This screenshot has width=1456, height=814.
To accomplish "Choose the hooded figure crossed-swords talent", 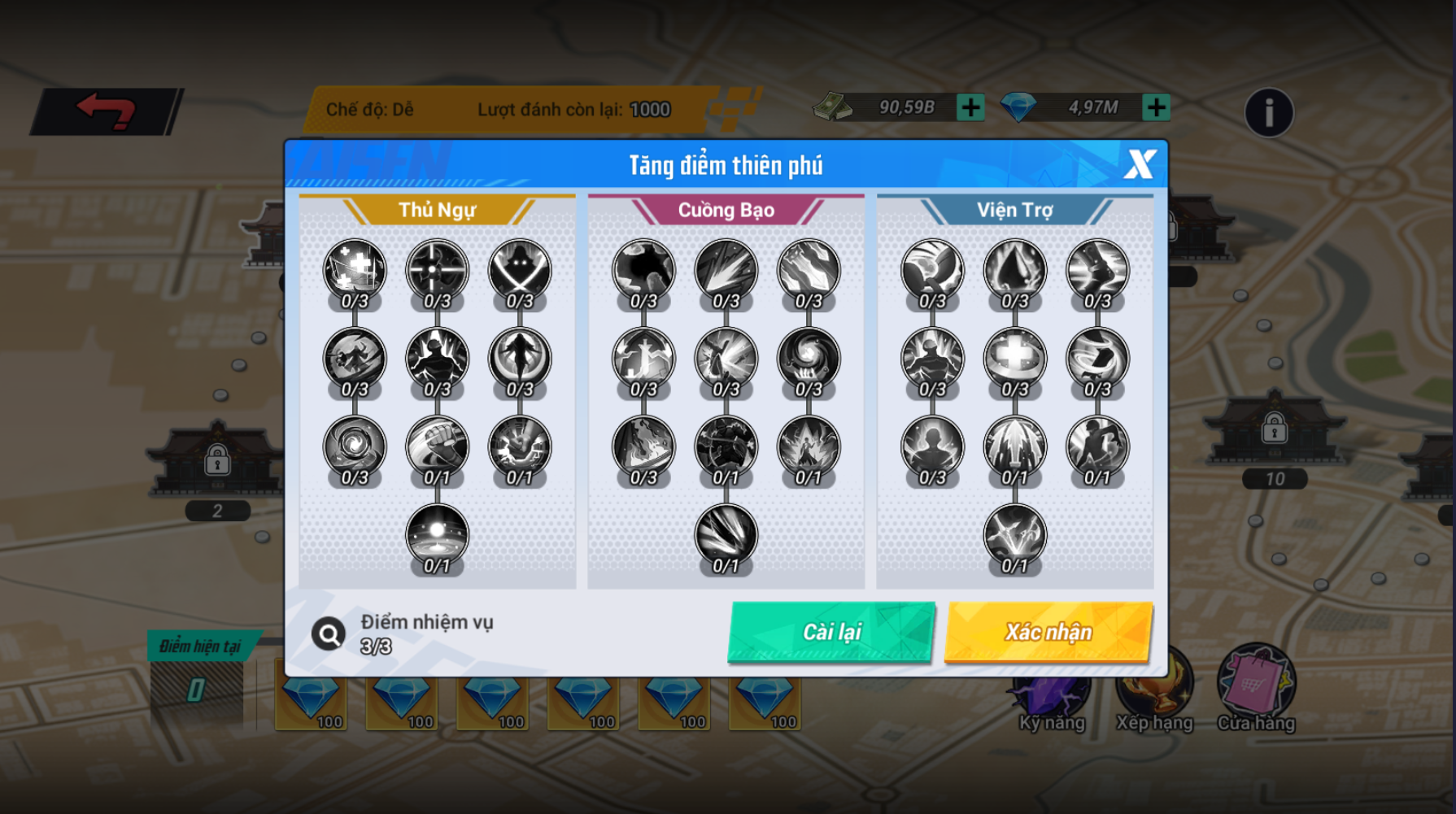I will [520, 270].
